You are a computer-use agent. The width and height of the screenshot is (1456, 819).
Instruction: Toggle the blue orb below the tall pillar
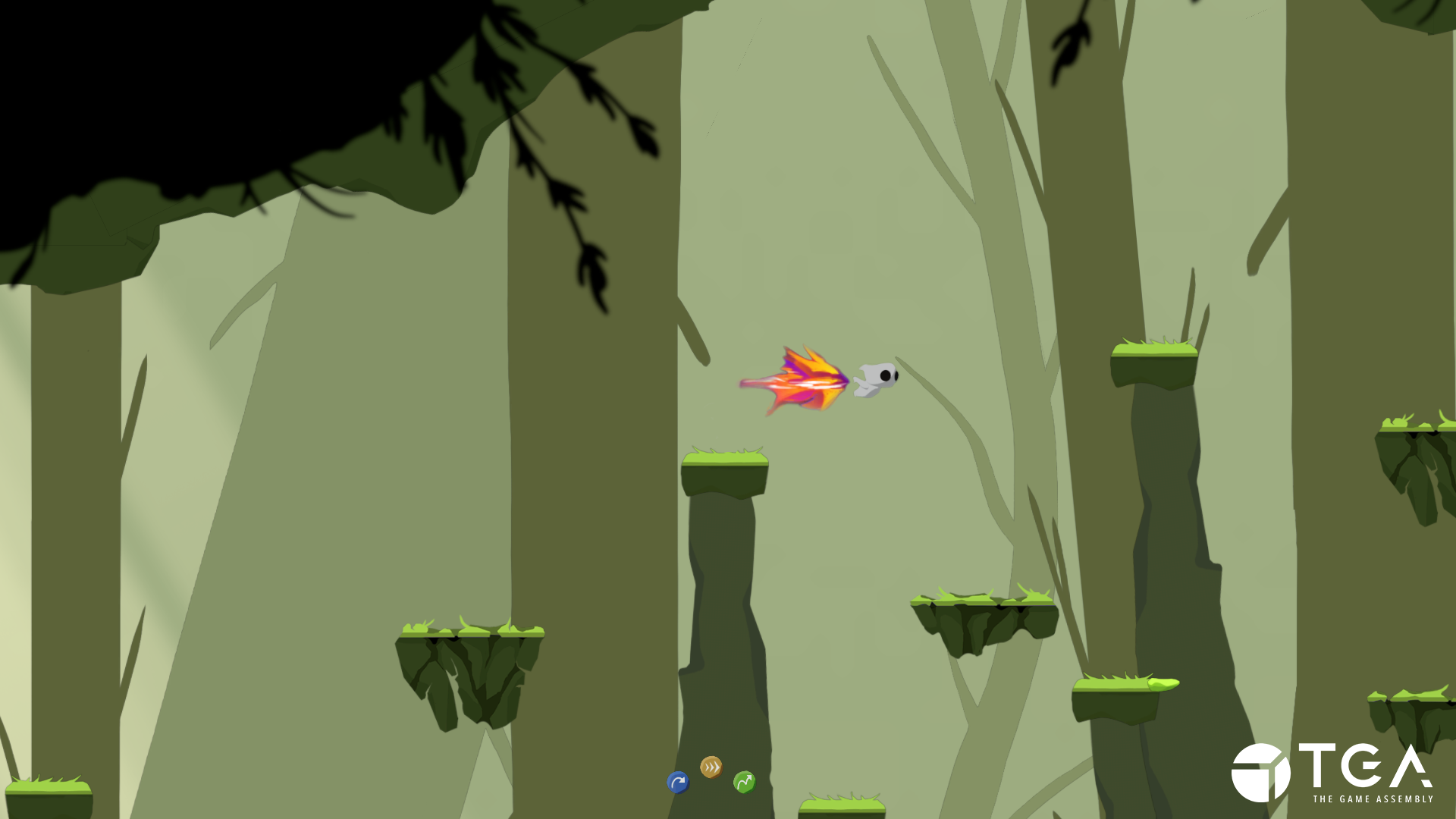point(677,784)
